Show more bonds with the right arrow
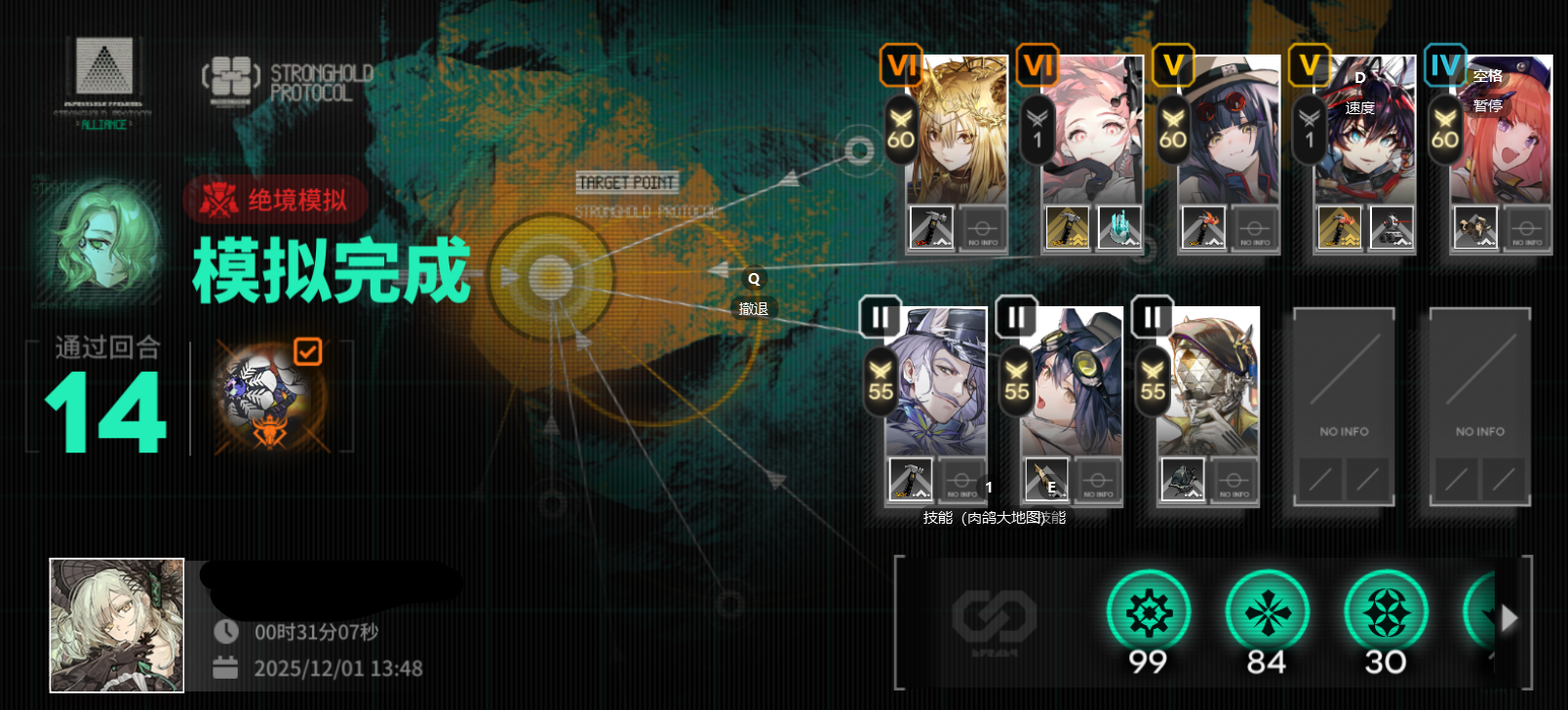Image resolution: width=1568 pixels, height=710 pixels. point(1509,618)
